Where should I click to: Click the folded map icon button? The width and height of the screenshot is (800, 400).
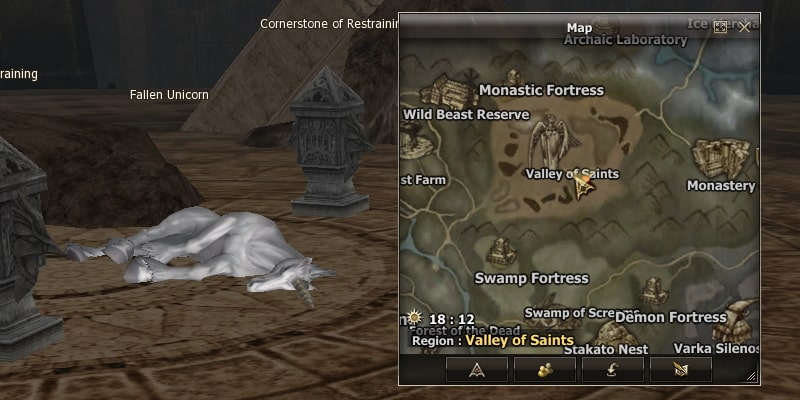[681, 369]
